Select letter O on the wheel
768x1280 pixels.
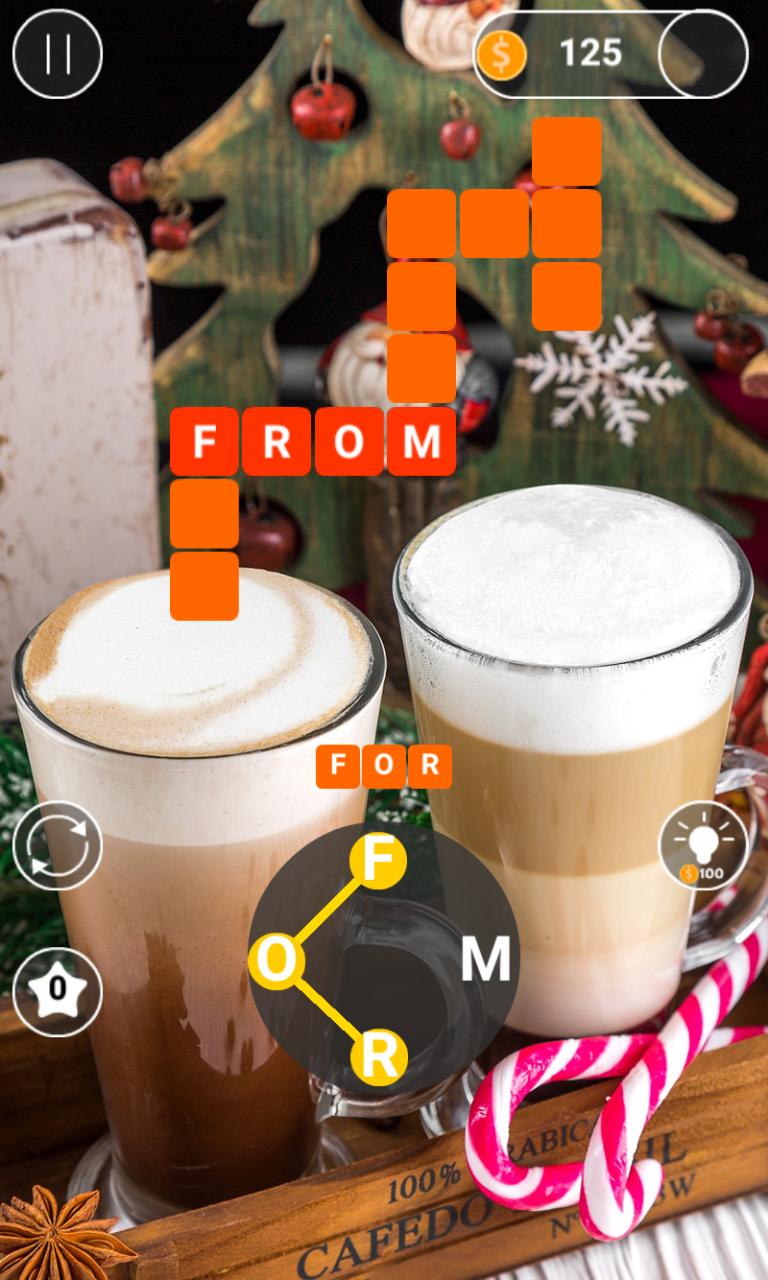[277, 960]
